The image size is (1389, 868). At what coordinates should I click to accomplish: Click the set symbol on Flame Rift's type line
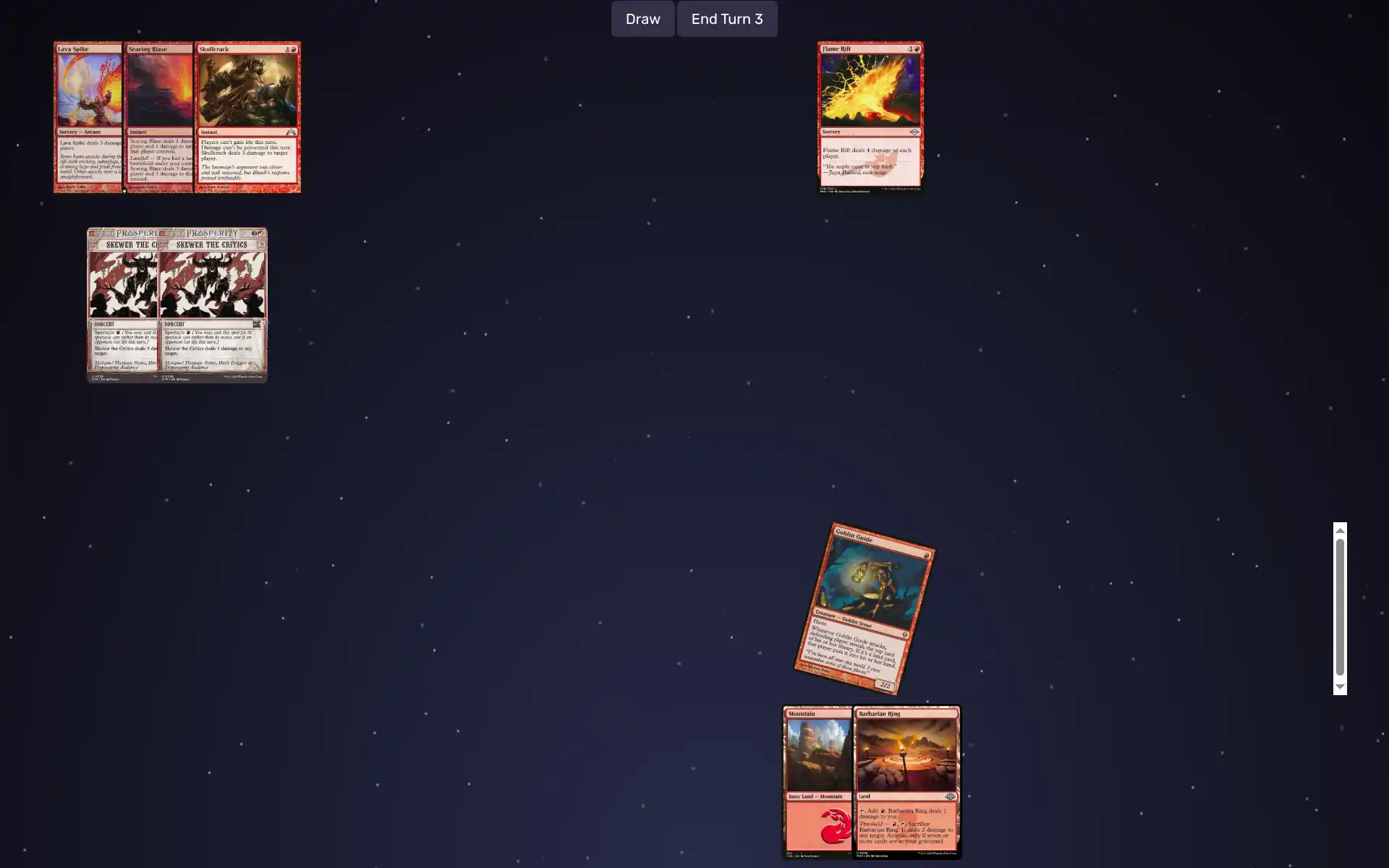click(913, 131)
